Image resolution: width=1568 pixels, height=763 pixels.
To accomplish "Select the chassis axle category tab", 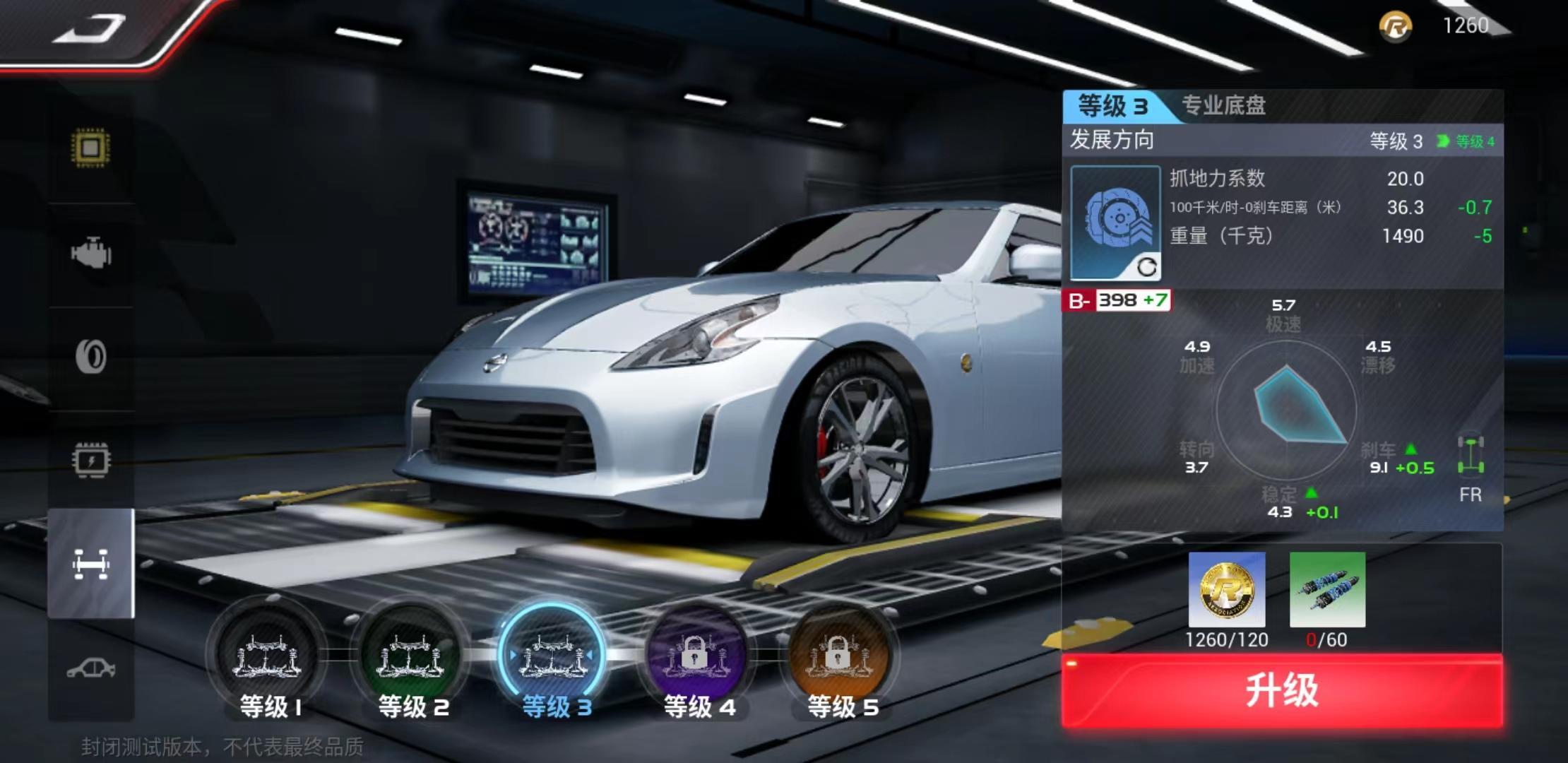I will point(91,564).
